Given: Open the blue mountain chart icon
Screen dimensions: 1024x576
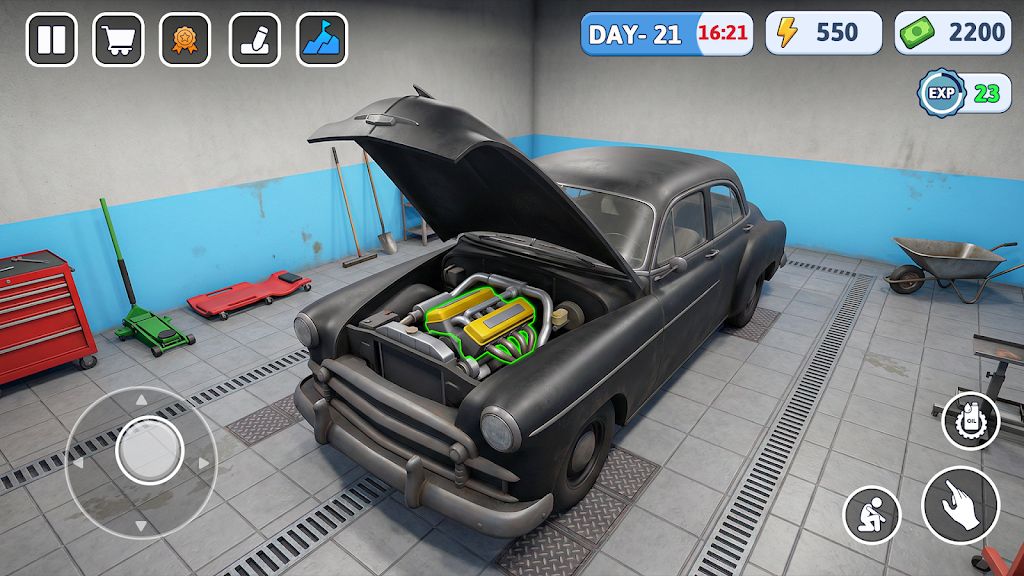Looking at the screenshot, I should pos(322,40).
